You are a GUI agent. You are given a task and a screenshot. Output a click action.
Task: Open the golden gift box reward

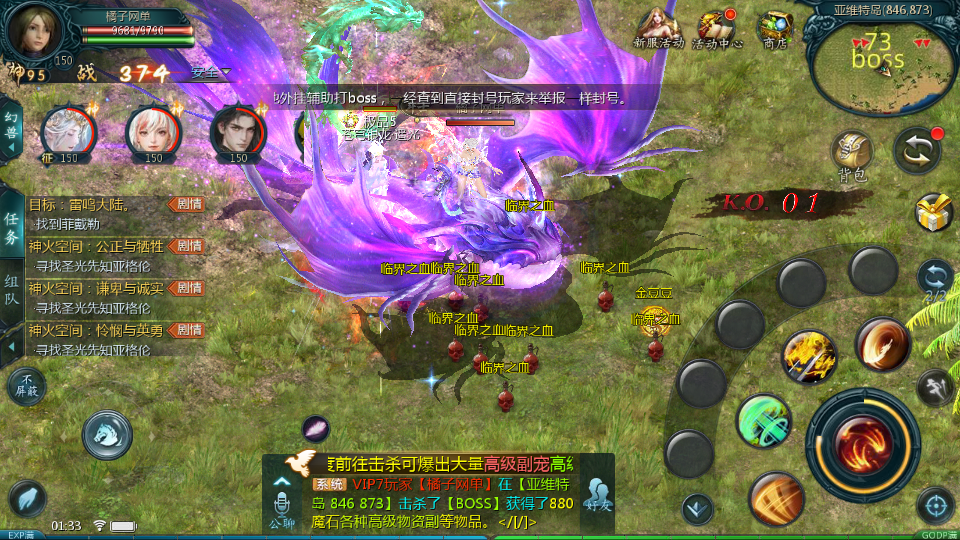coord(934,213)
